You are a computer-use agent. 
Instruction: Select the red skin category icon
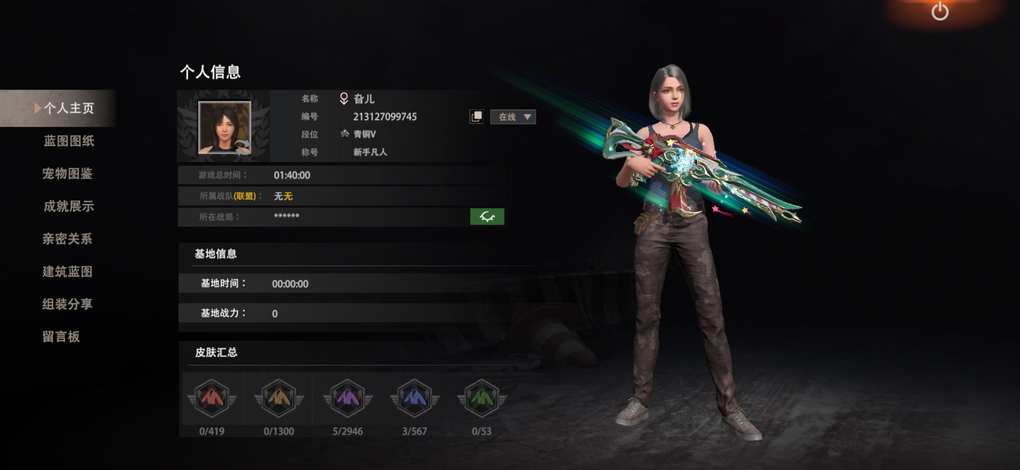(x=211, y=398)
